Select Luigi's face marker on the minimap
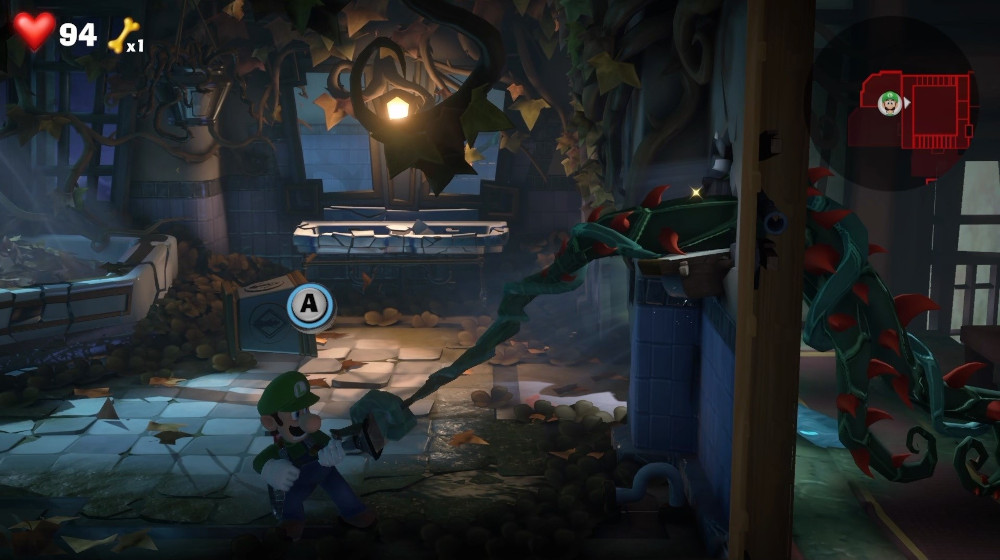Viewport: 1000px width, 560px height. point(889,102)
